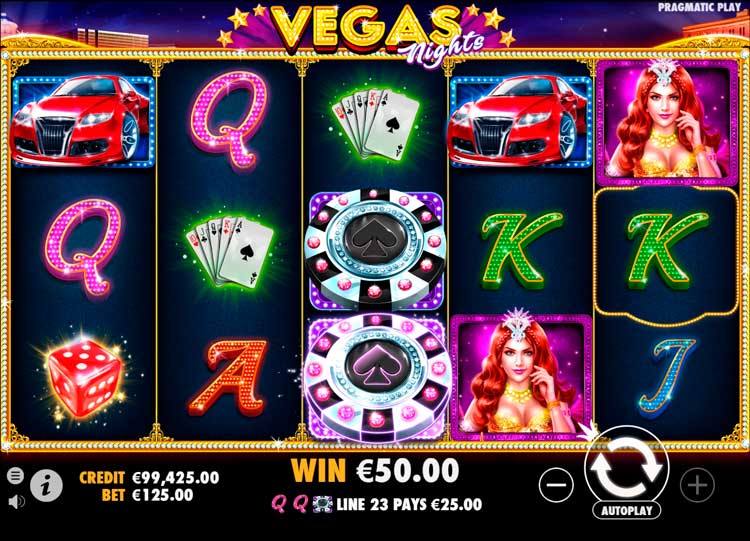Image resolution: width=750 pixels, height=541 pixels.
Task: Increase the bet with the plus button
Action: tap(697, 485)
